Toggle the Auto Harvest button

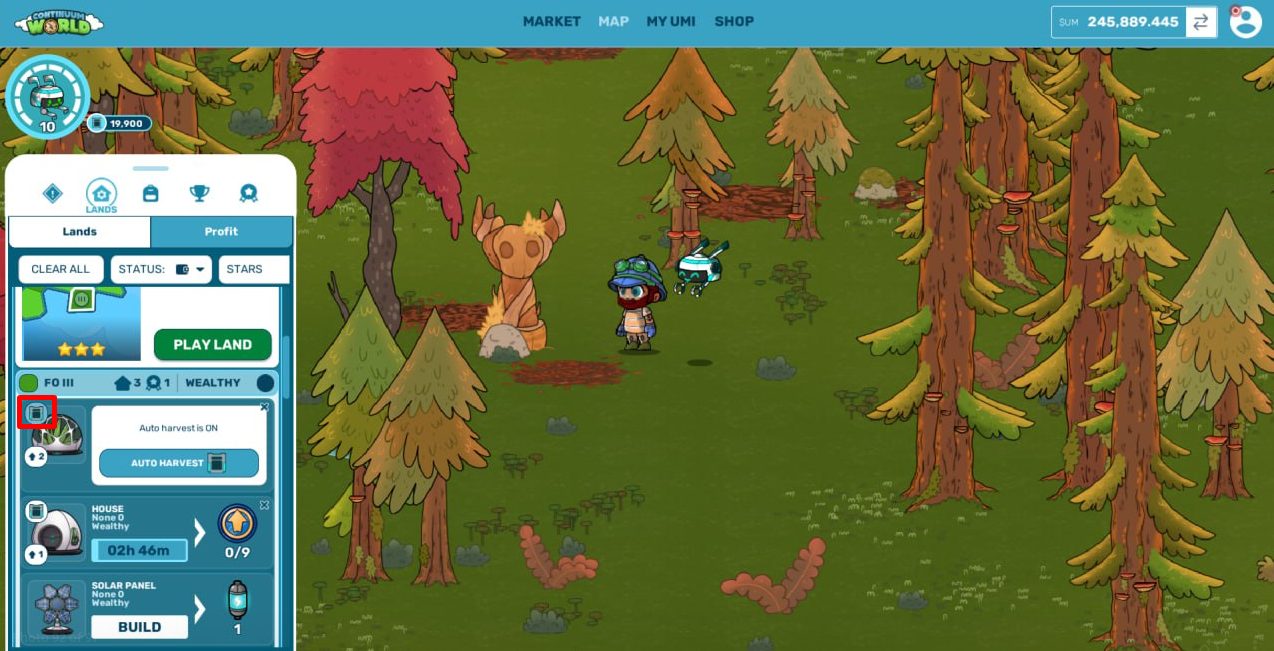[179, 463]
